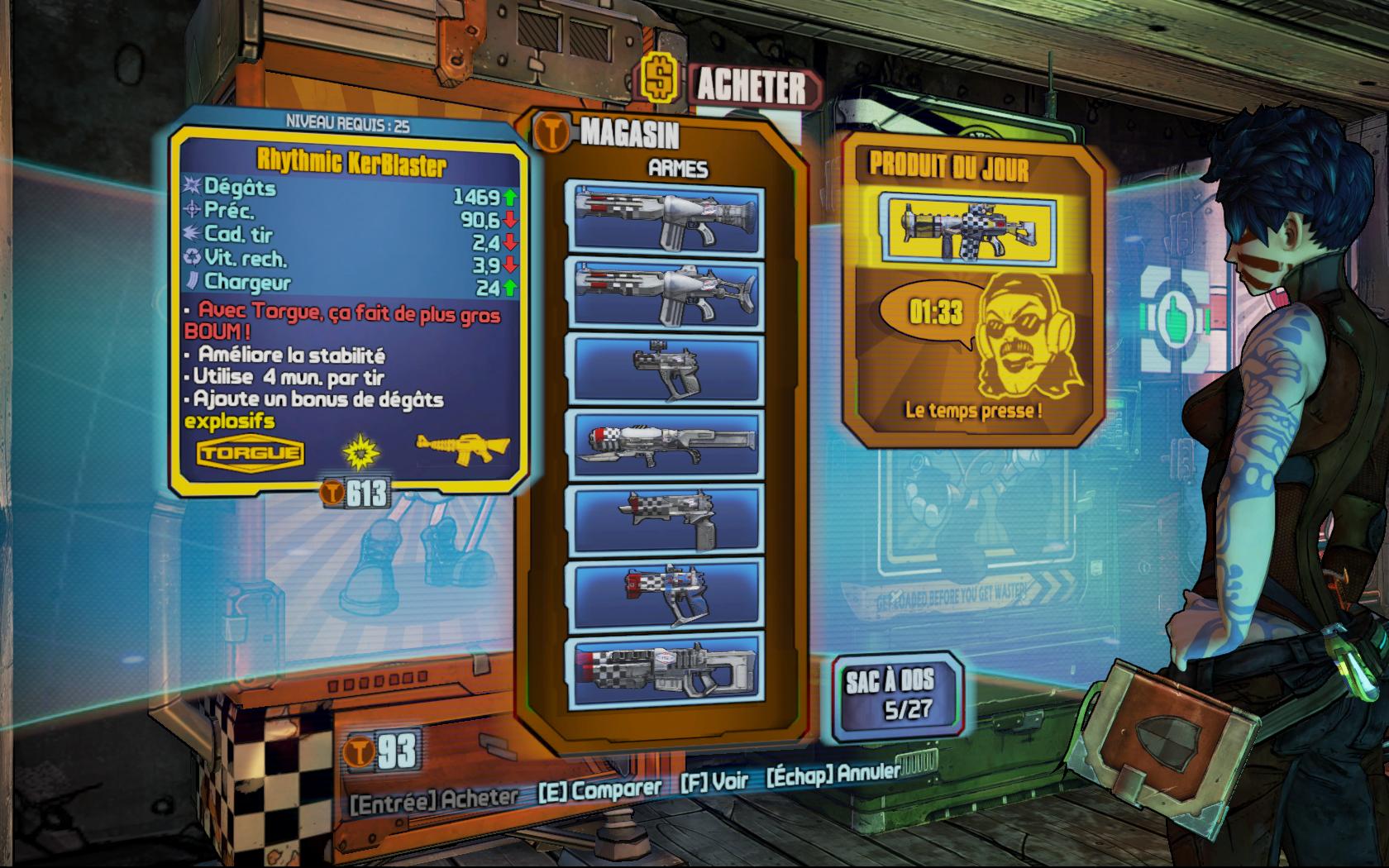Select the Produit du Jour KerBlaster rifle
The height and width of the screenshot is (868, 1389).
tap(967, 228)
